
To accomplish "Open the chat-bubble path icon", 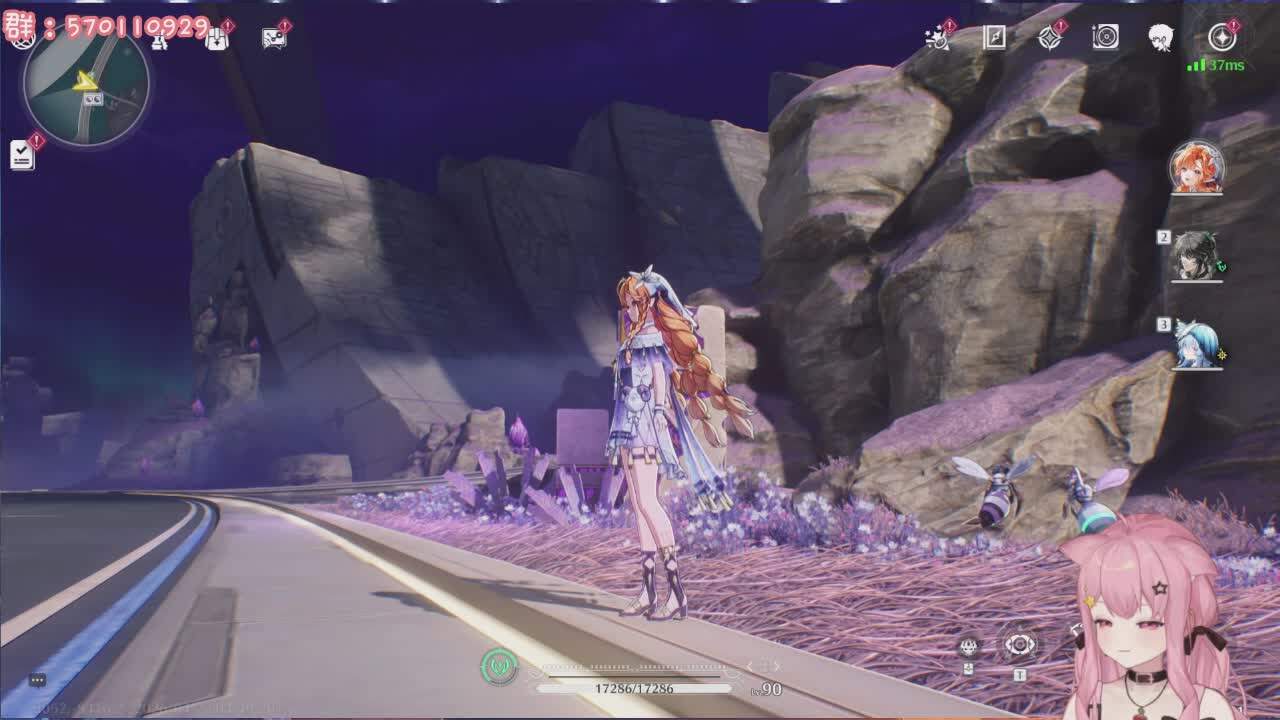I will coord(274,38).
